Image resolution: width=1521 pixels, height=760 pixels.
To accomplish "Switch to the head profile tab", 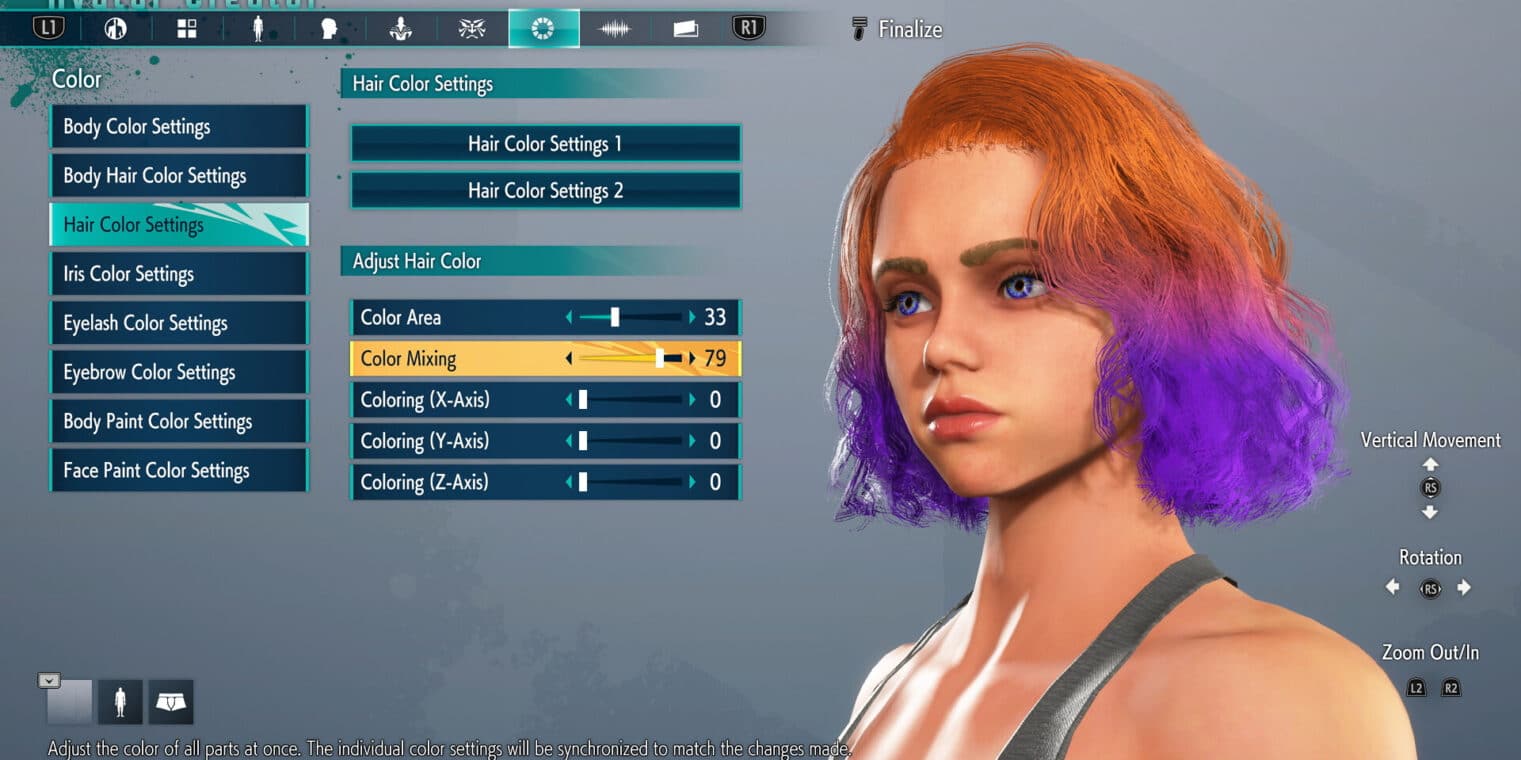I will (329, 29).
